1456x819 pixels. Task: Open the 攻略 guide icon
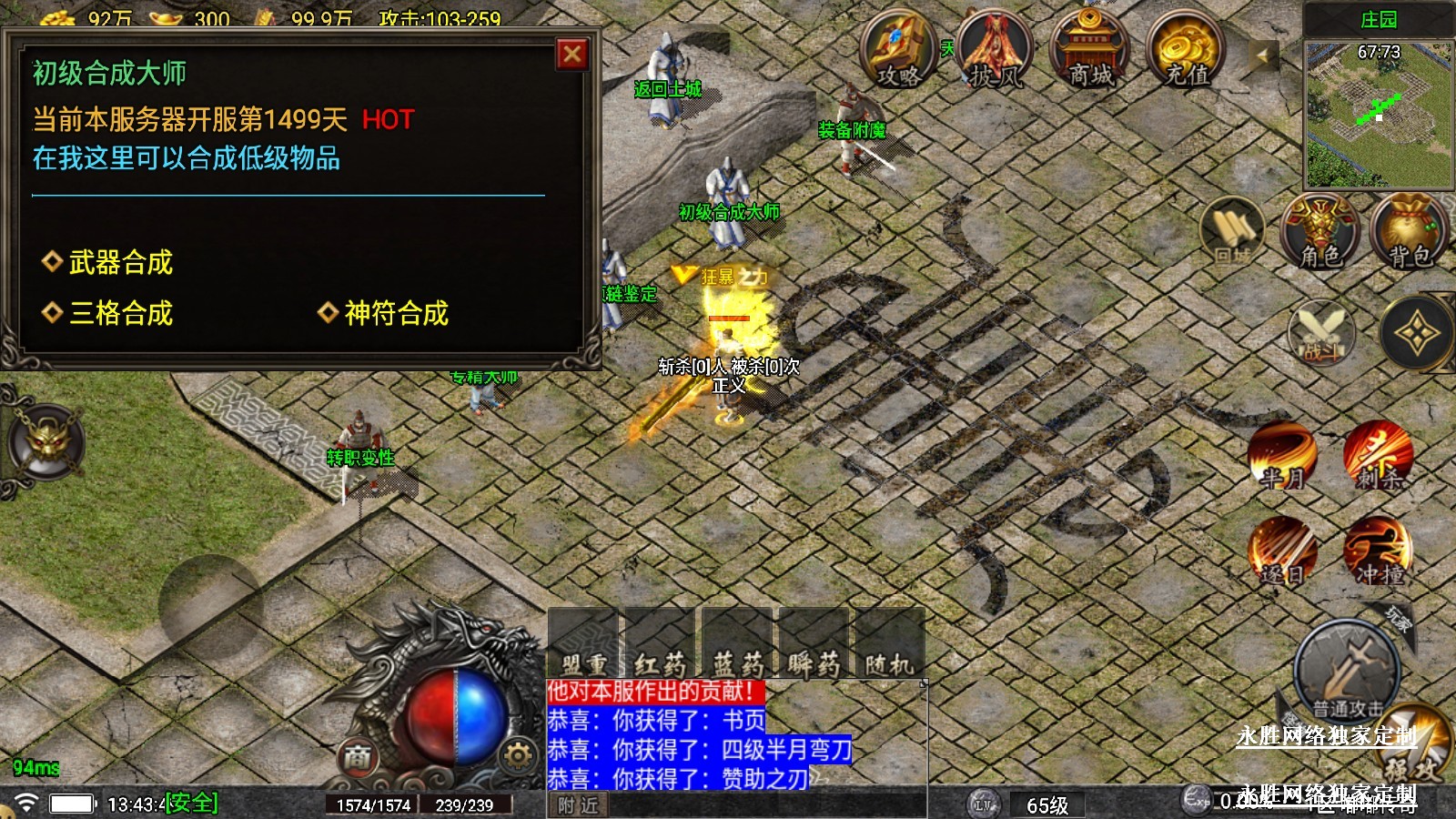(898, 50)
